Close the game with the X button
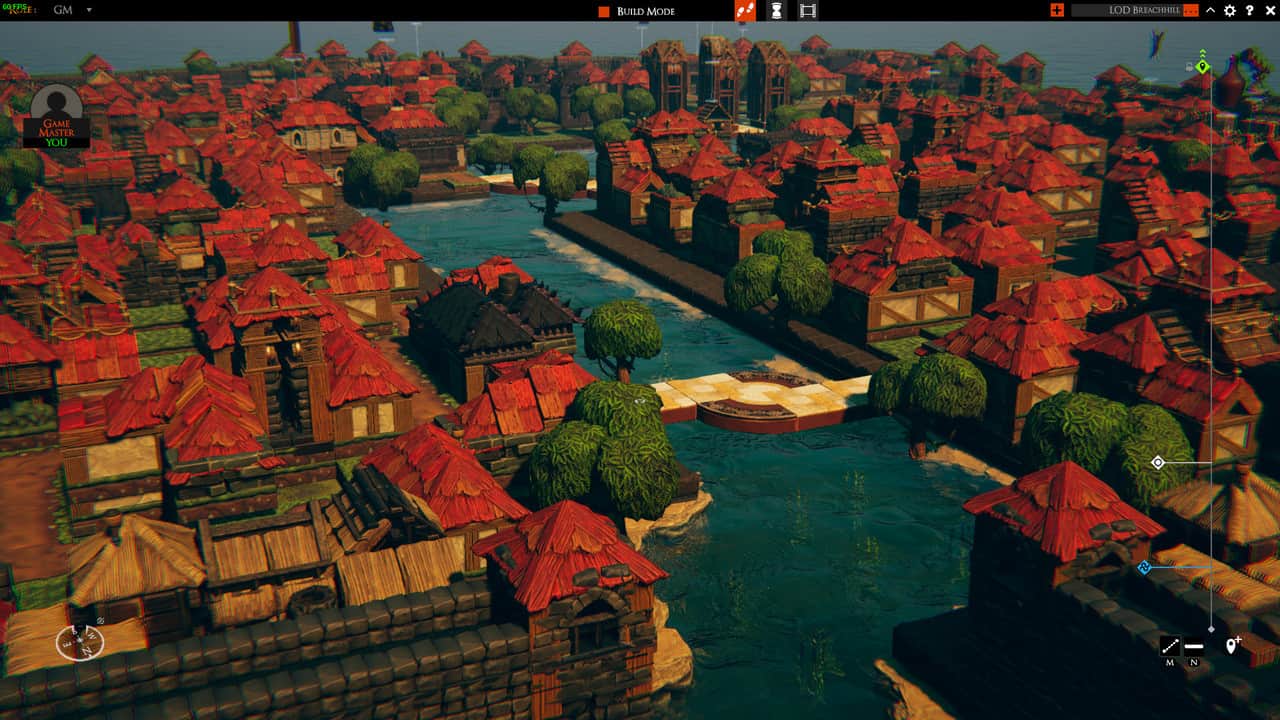Viewport: 1280px width, 720px height. click(x=1268, y=10)
